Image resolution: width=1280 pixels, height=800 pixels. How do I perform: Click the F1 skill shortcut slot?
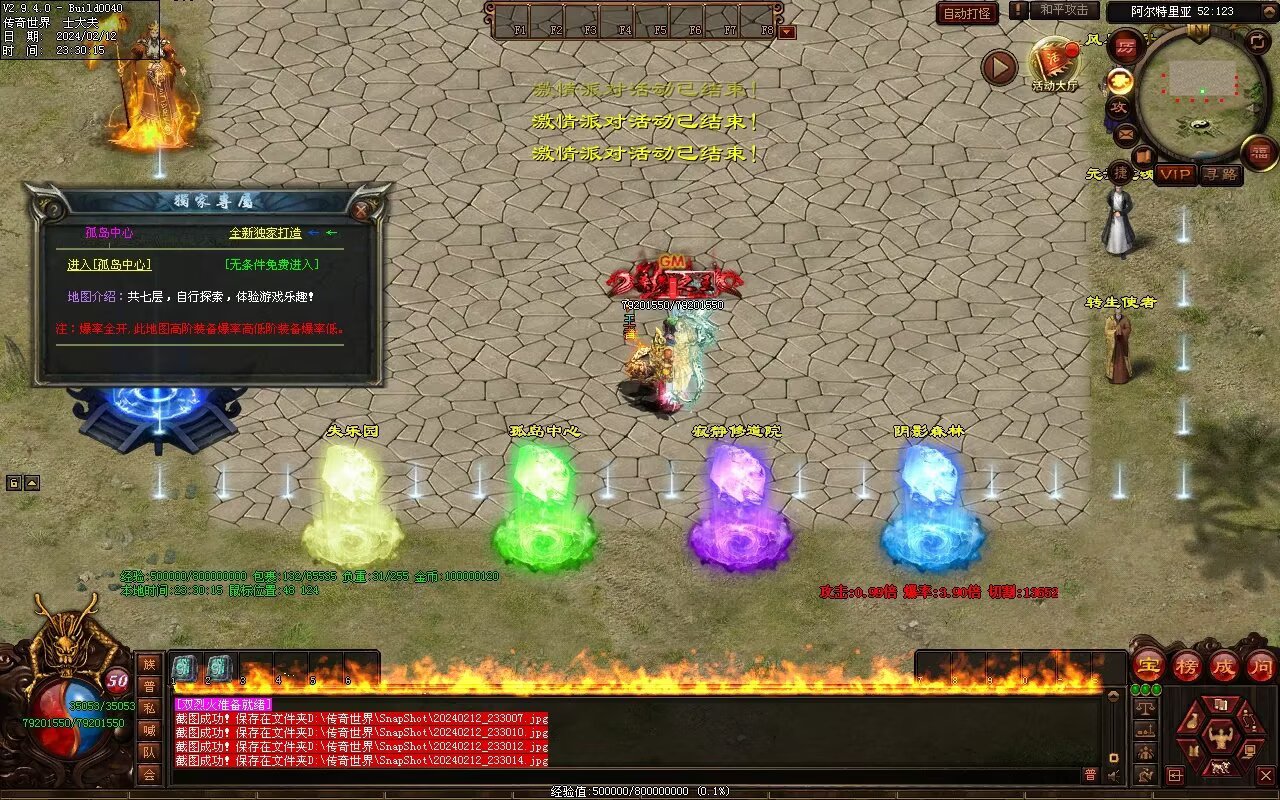(513, 20)
